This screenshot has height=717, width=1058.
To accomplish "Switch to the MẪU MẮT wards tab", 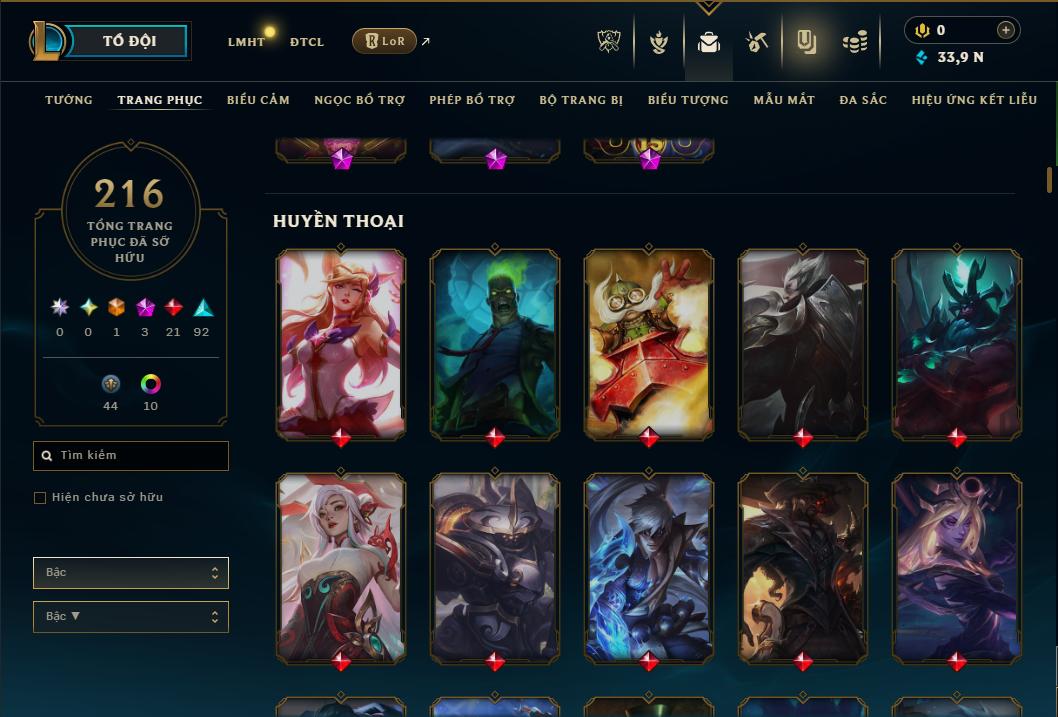I will tap(784, 100).
